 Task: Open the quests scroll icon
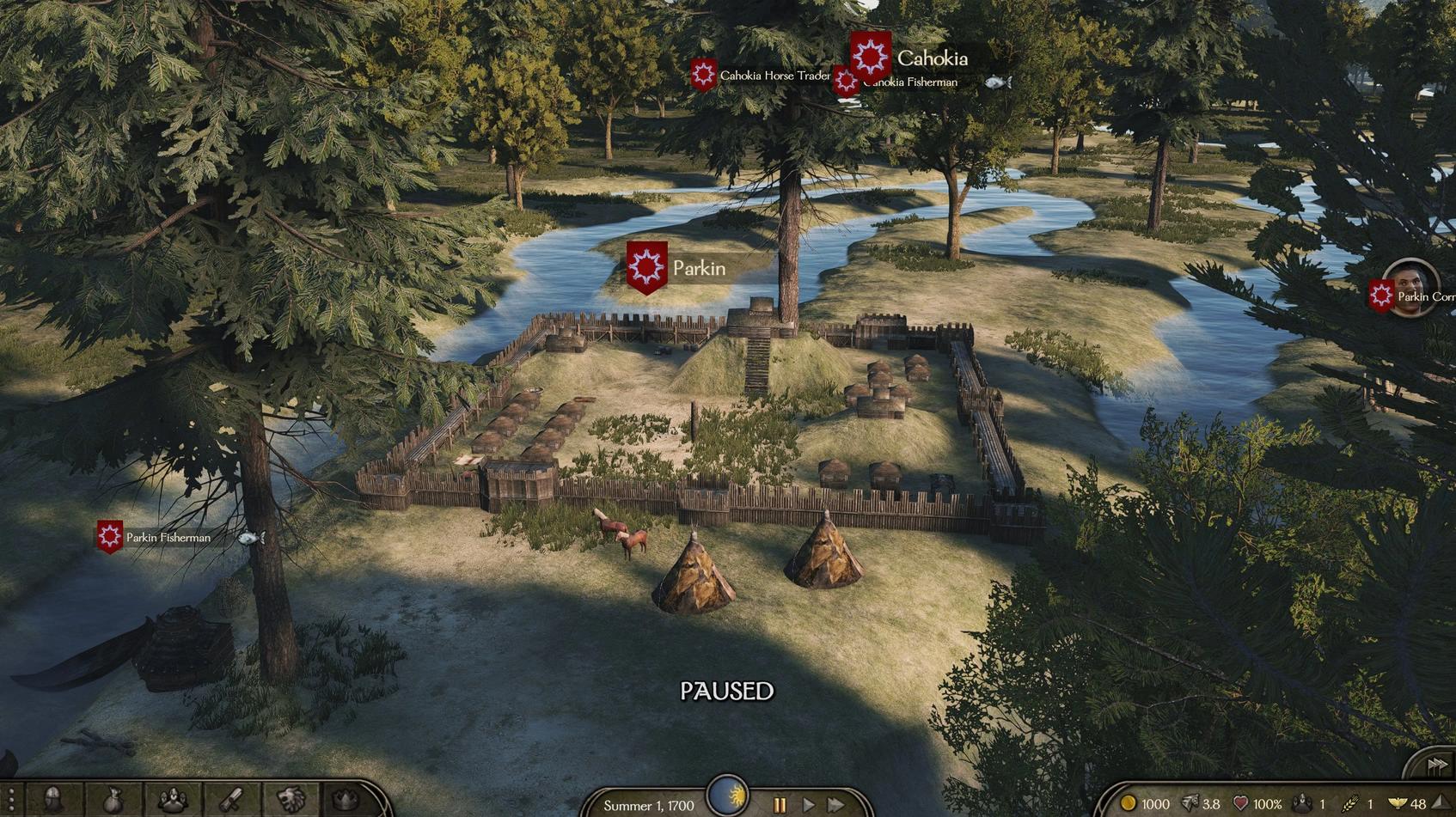(x=231, y=801)
